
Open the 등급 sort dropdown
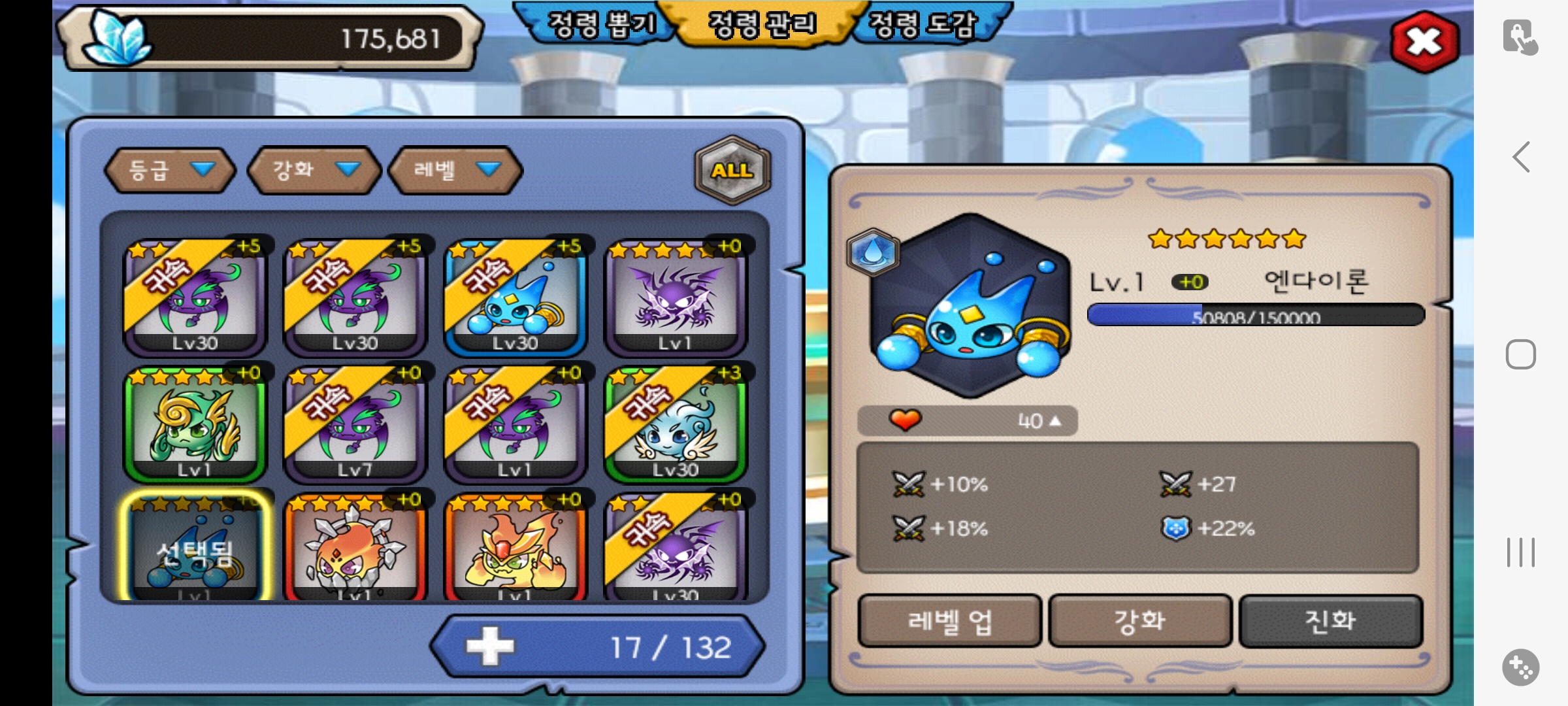click(x=170, y=170)
